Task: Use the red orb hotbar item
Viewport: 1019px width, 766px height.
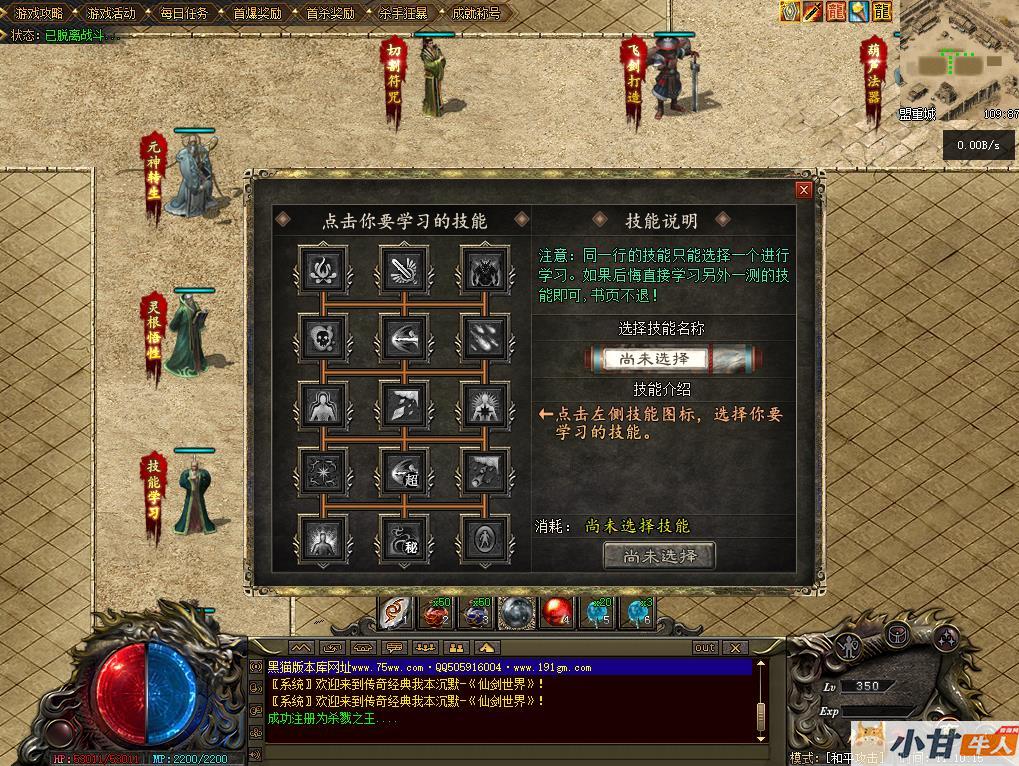Action: (x=556, y=611)
